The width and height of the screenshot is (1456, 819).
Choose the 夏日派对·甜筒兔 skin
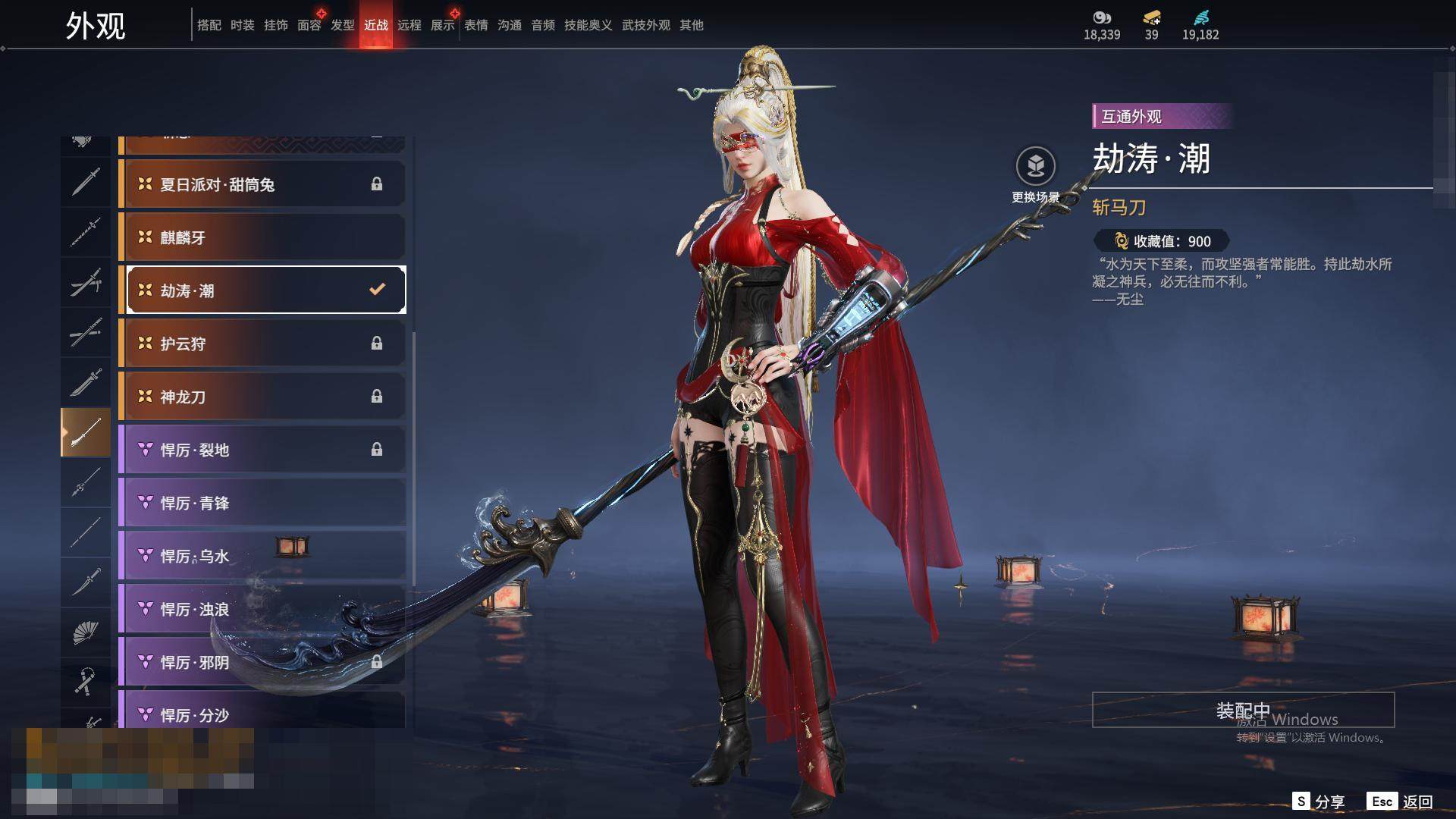coord(262,184)
